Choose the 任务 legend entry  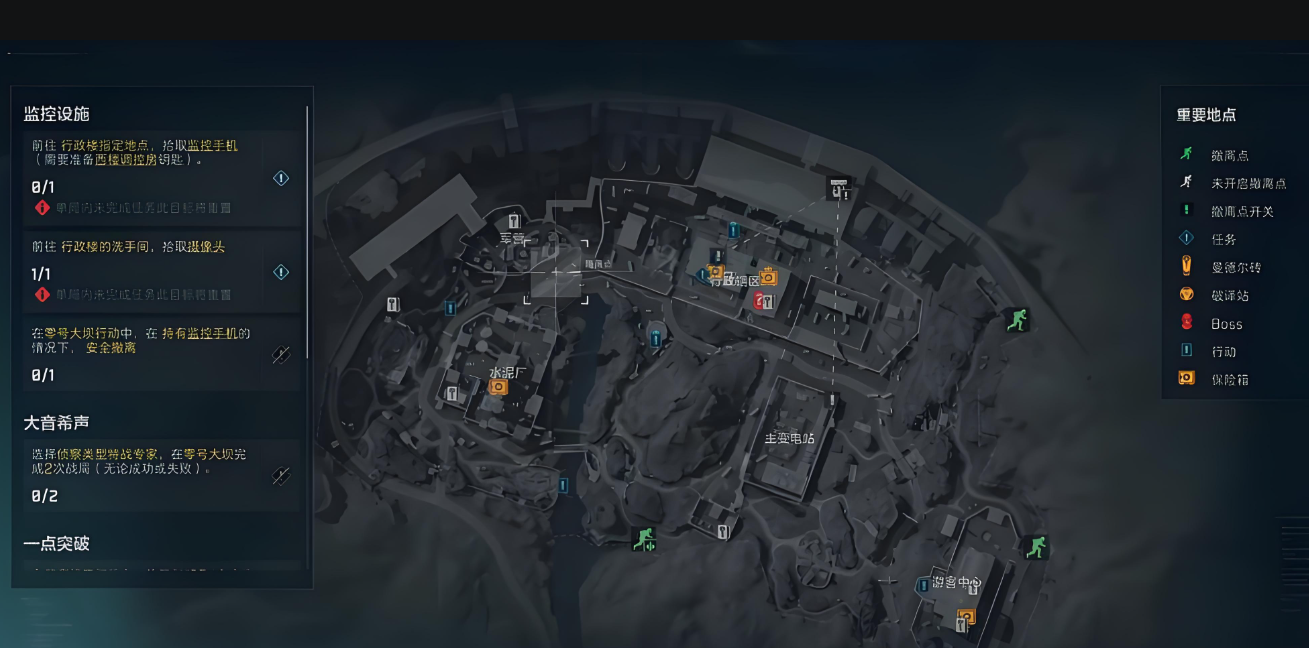(x=1223, y=239)
